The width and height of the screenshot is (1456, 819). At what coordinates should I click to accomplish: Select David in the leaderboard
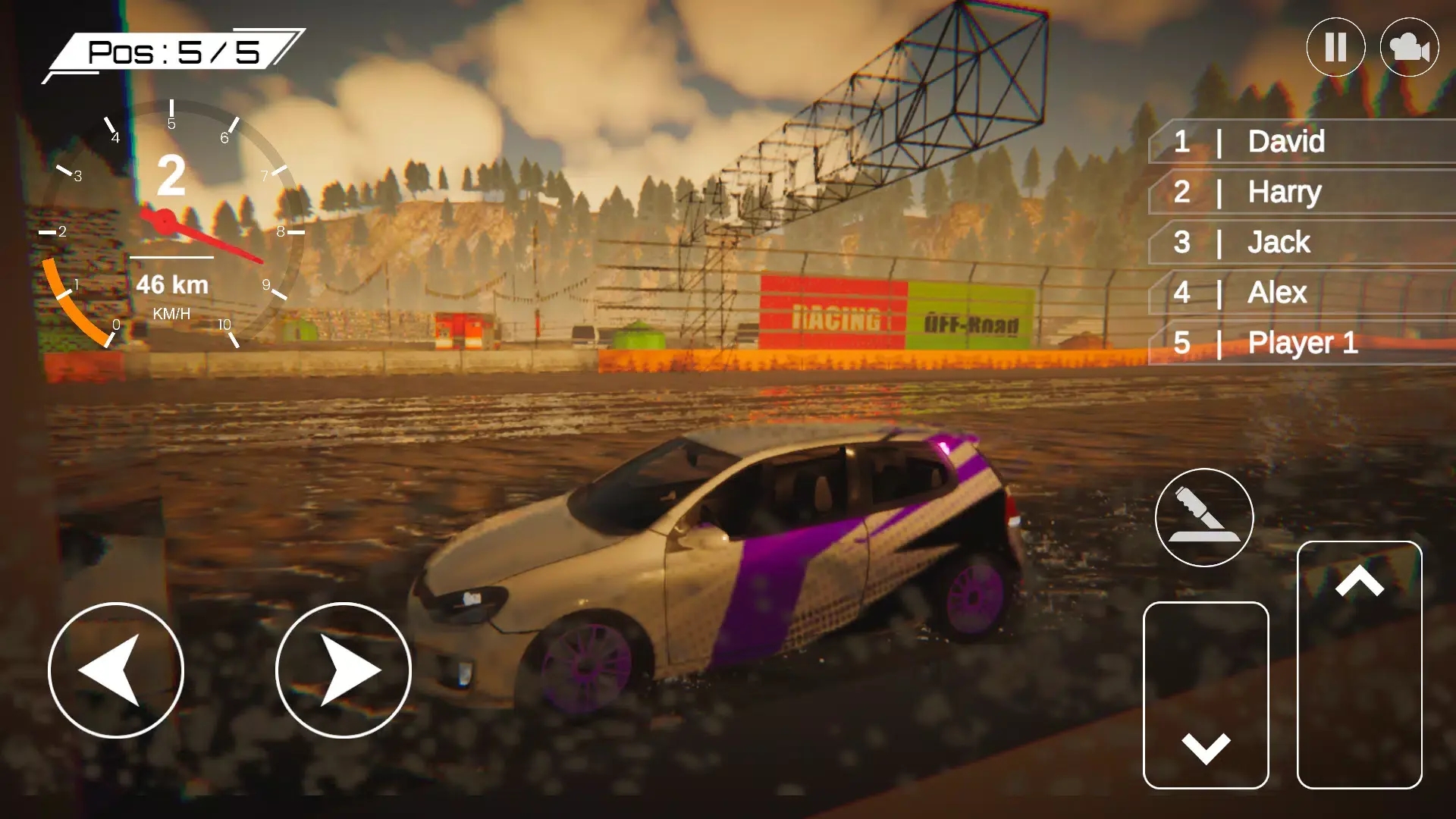pyautogui.click(x=1301, y=142)
